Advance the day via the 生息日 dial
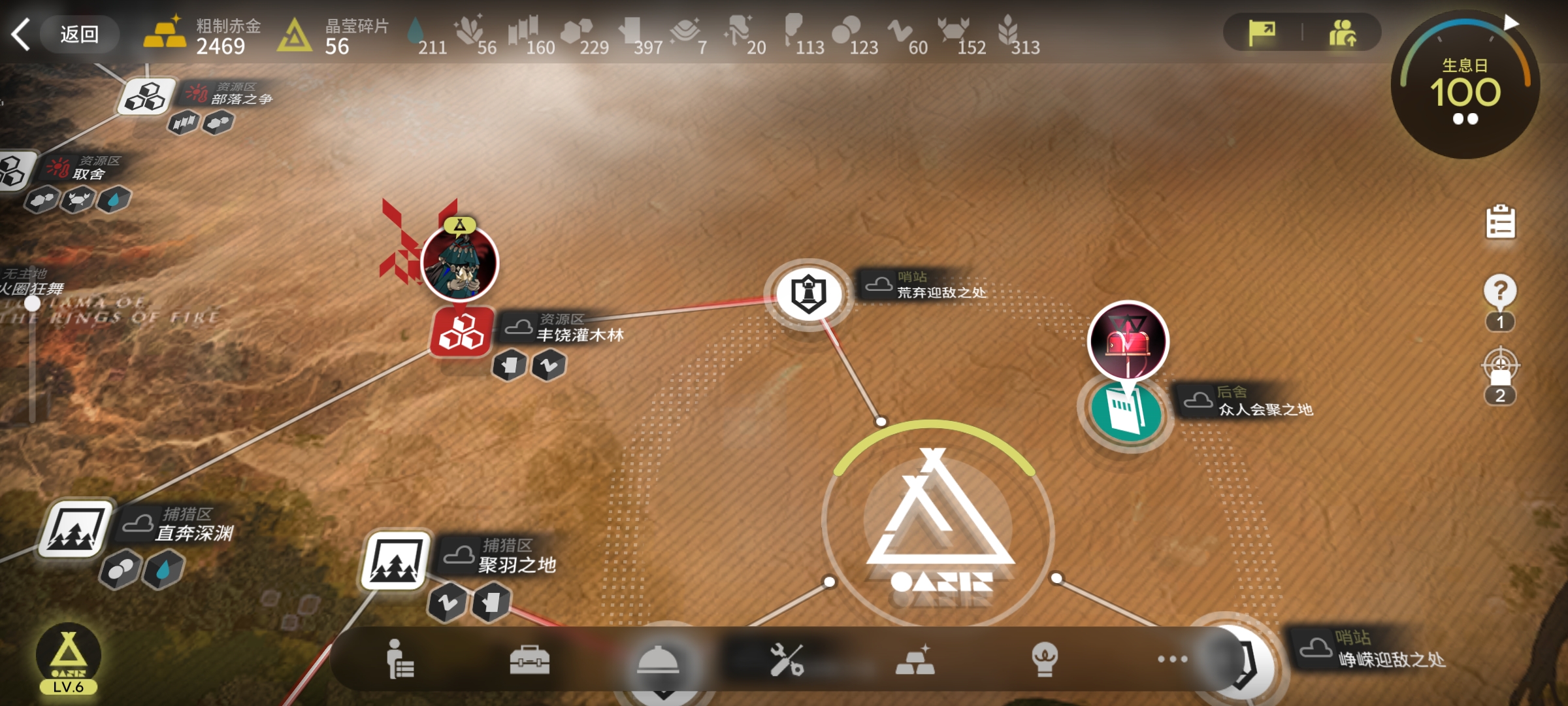Viewport: 1568px width, 706px height. click(1465, 85)
